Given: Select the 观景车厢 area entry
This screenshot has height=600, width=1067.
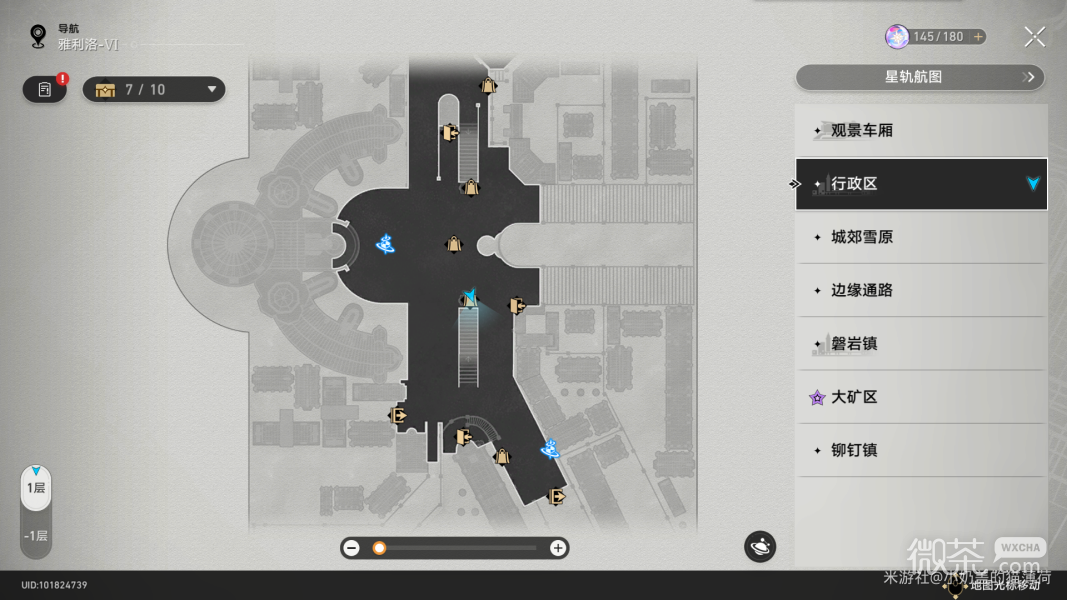Looking at the screenshot, I should pos(921,131).
